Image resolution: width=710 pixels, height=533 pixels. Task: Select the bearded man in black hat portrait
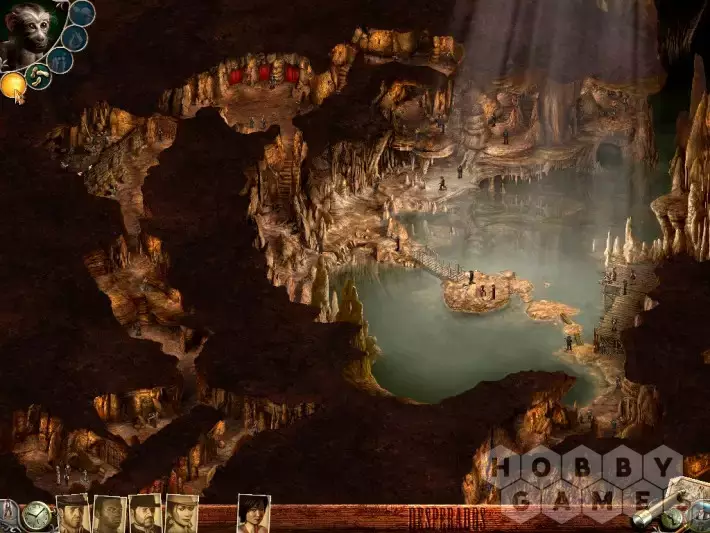click(x=145, y=514)
